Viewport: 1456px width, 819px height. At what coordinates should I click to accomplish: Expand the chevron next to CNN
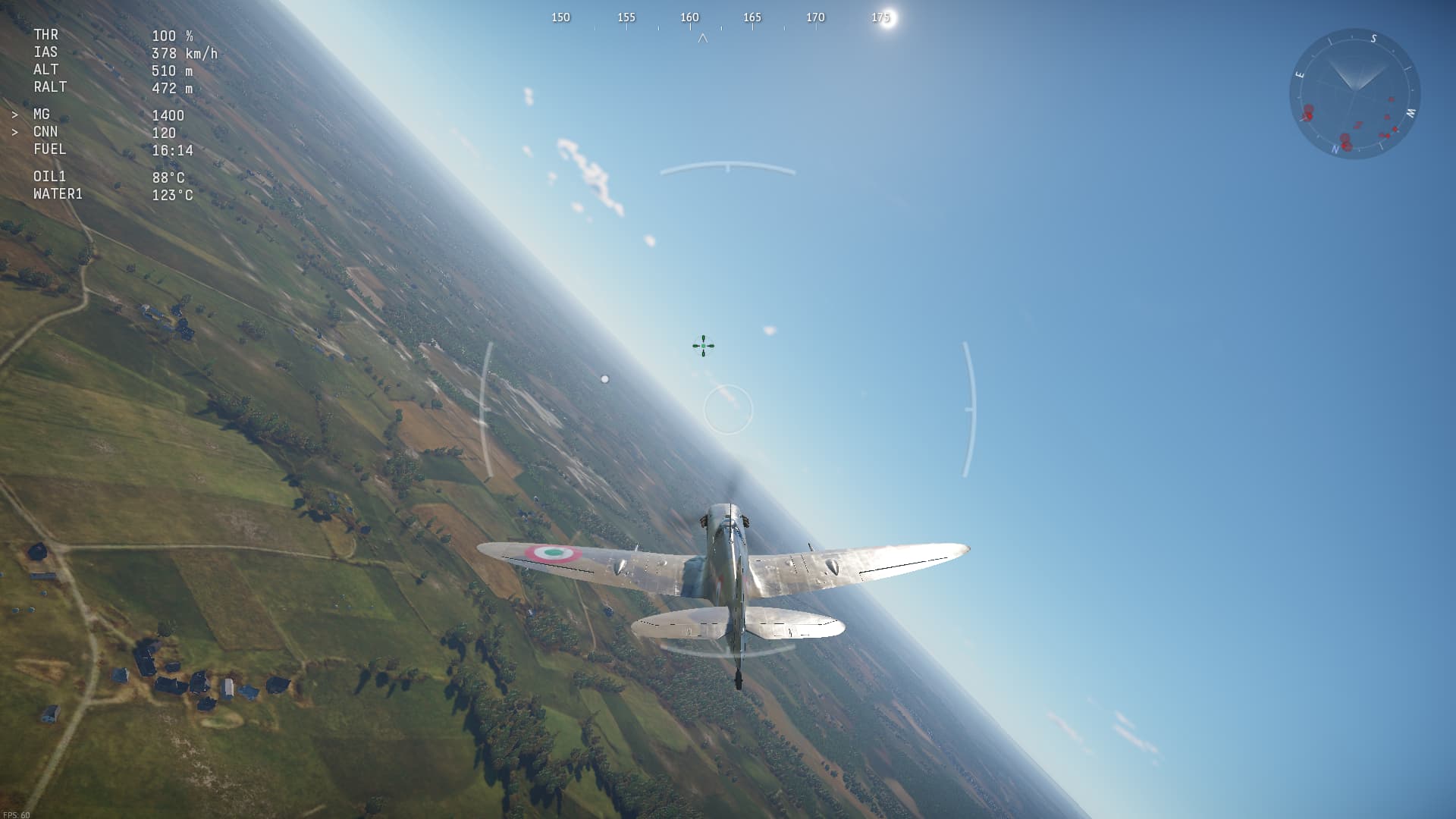[14, 132]
